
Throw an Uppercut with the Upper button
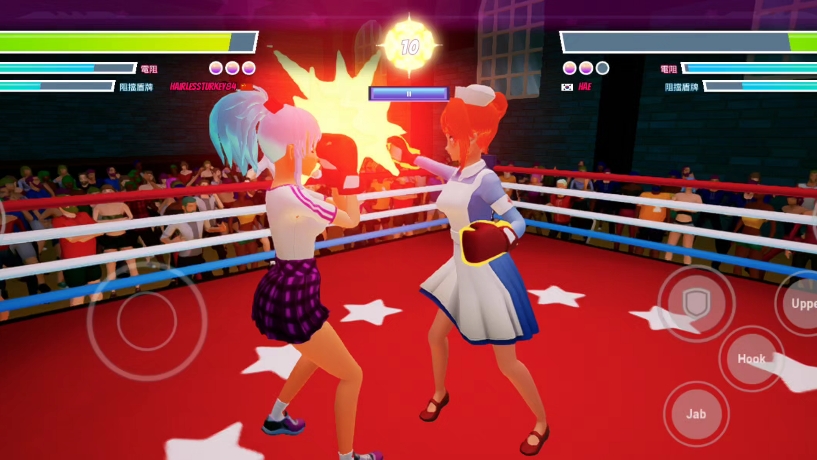[802, 303]
